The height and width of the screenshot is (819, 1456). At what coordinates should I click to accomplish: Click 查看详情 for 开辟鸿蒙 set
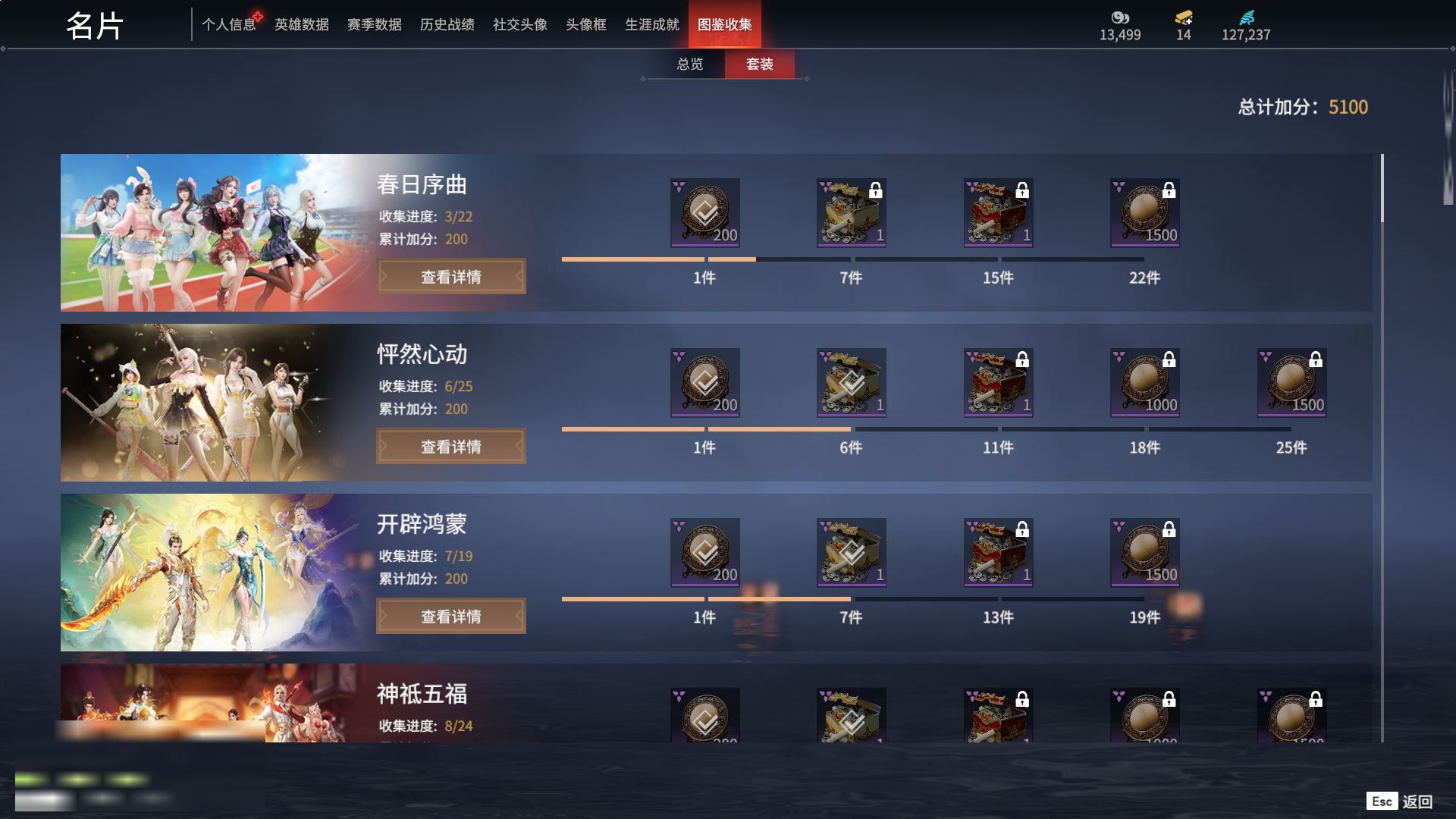click(x=451, y=617)
